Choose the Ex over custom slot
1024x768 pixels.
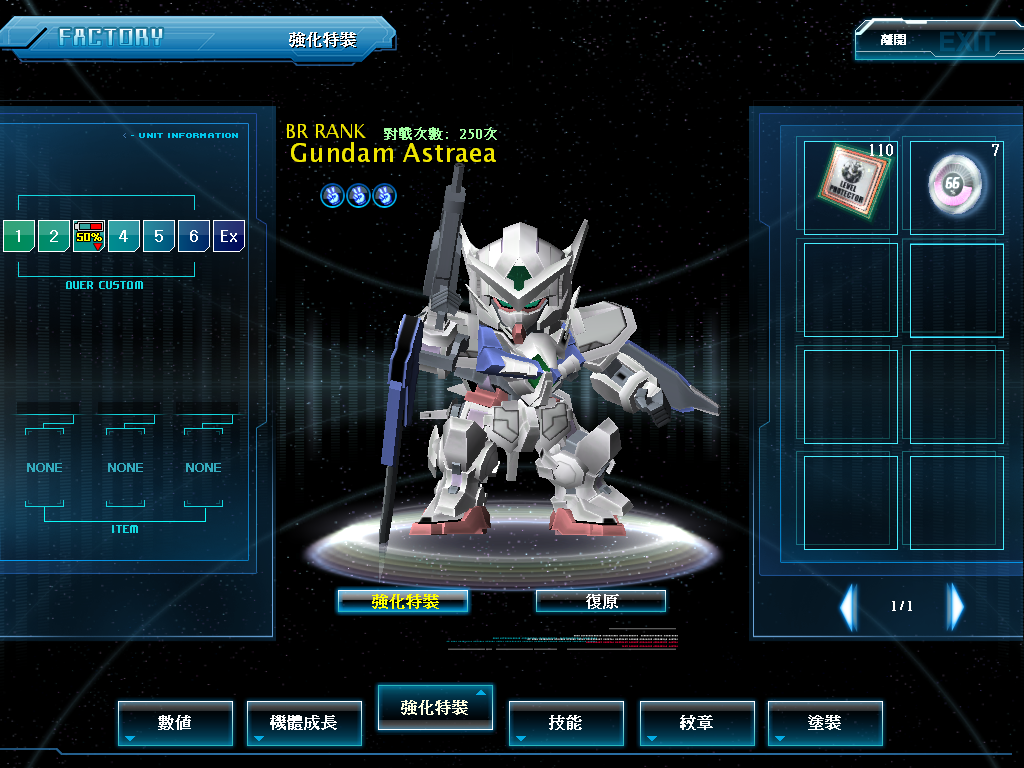pyautogui.click(x=229, y=236)
